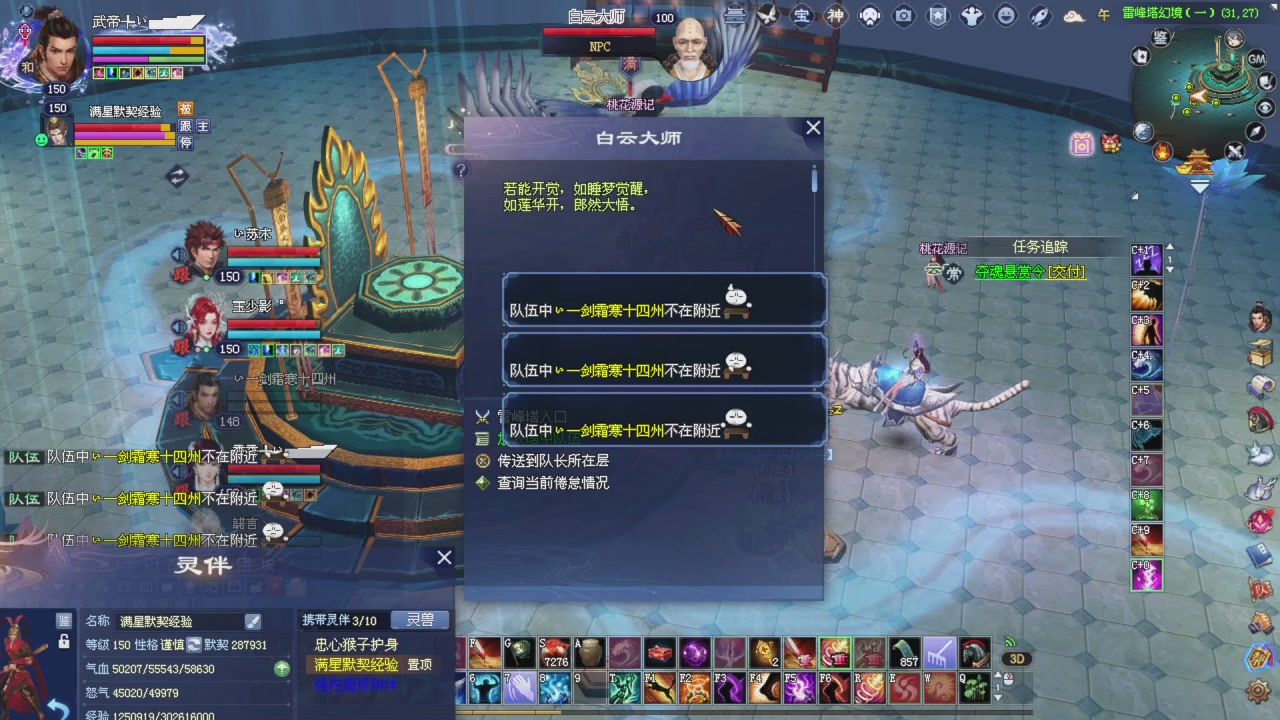Click the 传送到队长所在层 teleport option icon
This screenshot has height=720, width=1280.
coord(483,460)
